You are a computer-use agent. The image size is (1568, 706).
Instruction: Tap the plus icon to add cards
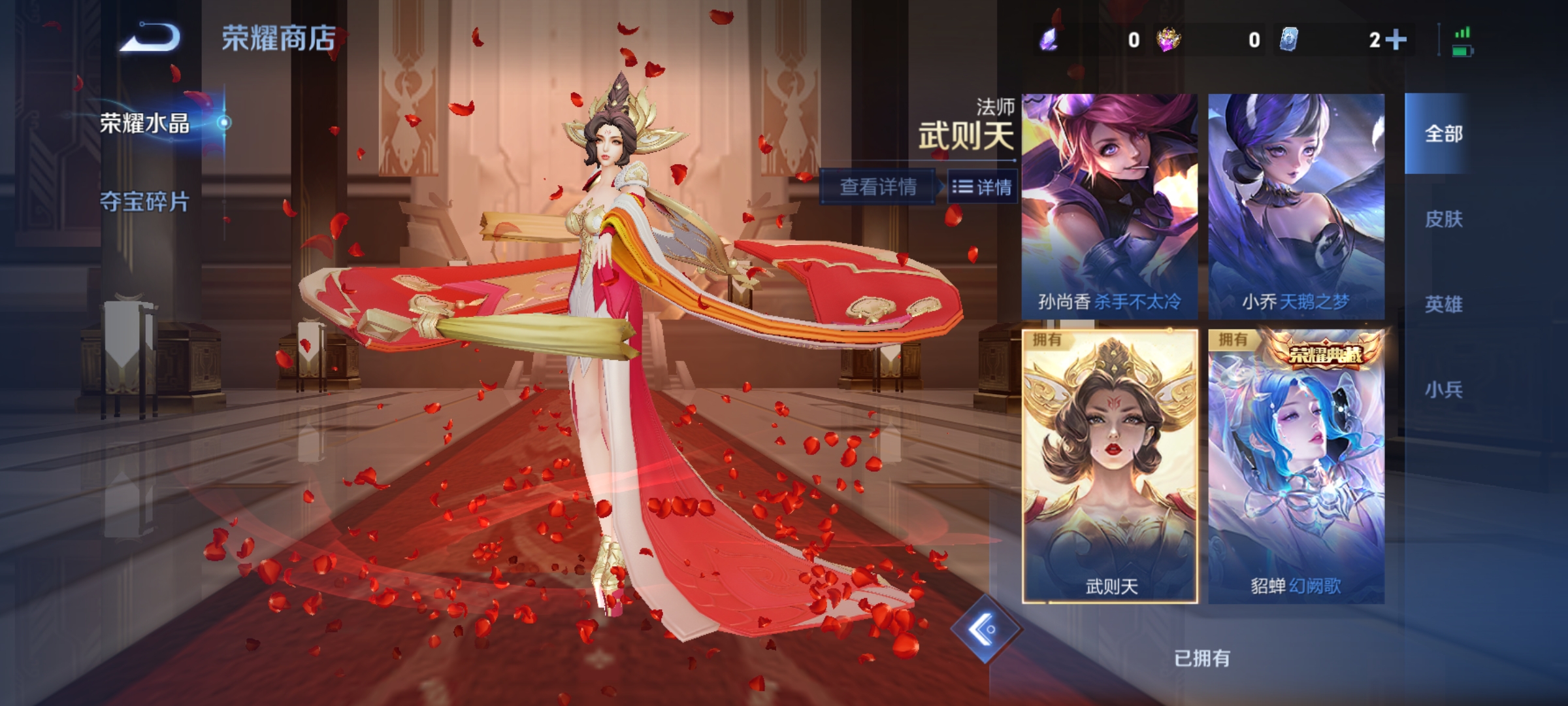tap(1395, 39)
